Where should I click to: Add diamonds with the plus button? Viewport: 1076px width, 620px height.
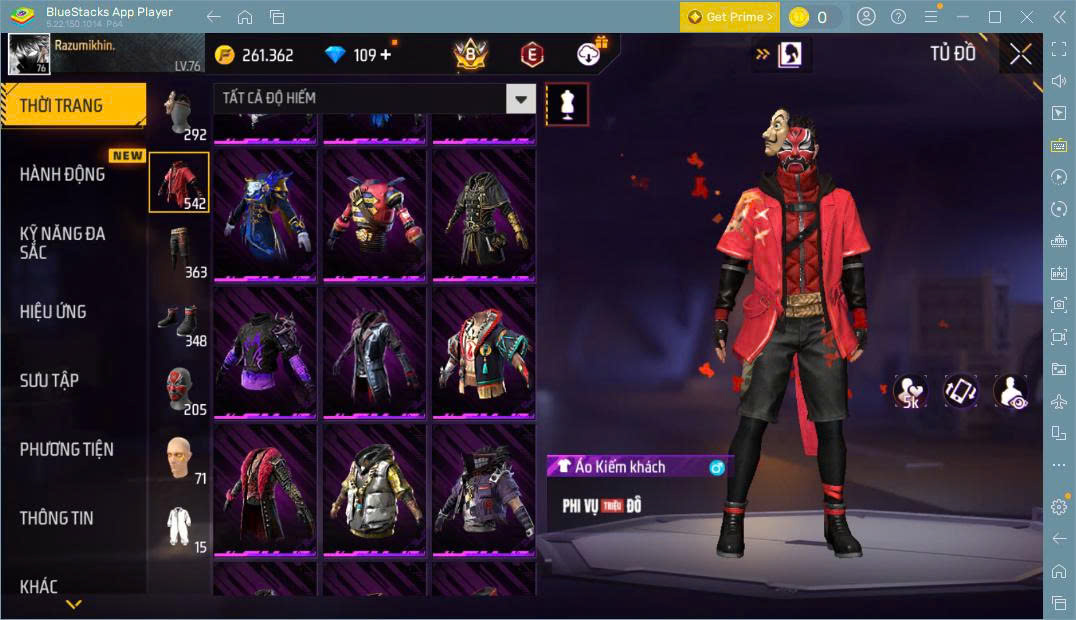pos(386,55)
